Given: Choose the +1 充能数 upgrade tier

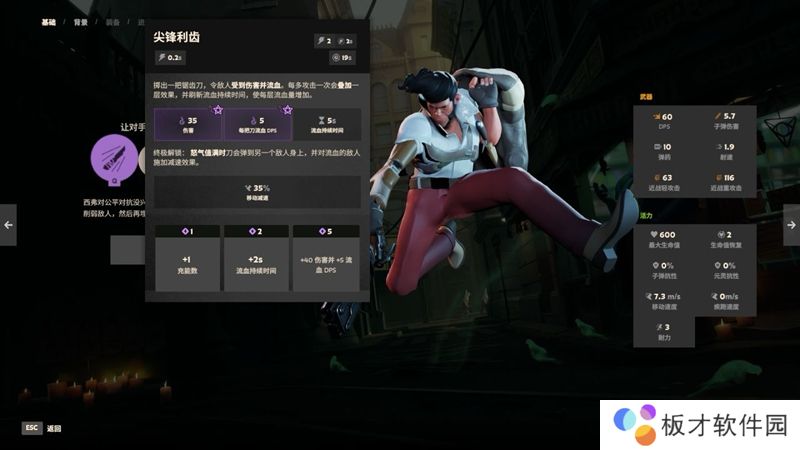Looking at the screenshot, I should pos(188,258).
